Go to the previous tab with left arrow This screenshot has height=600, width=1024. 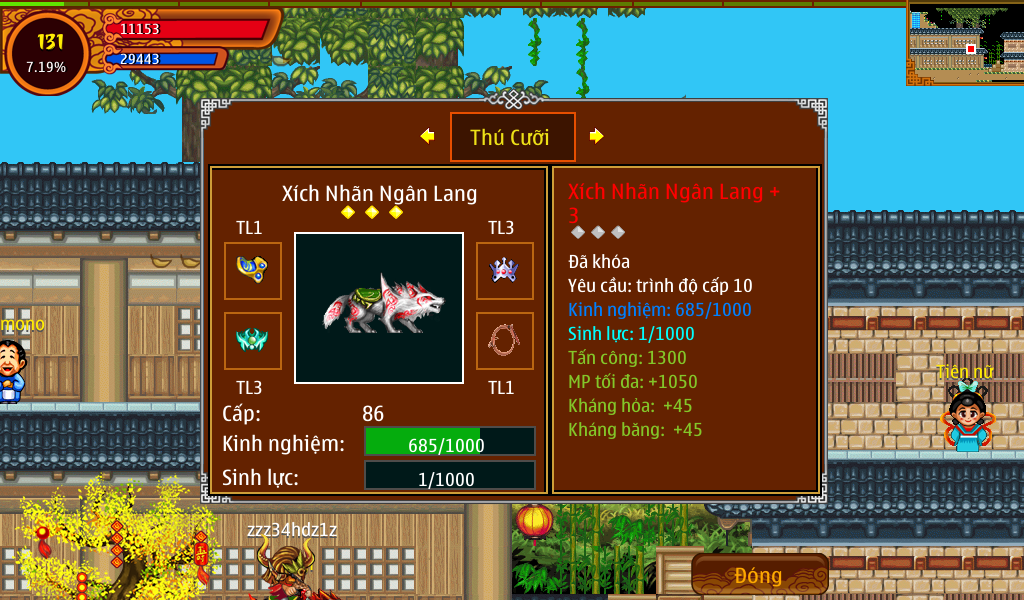tap(428, 136)
